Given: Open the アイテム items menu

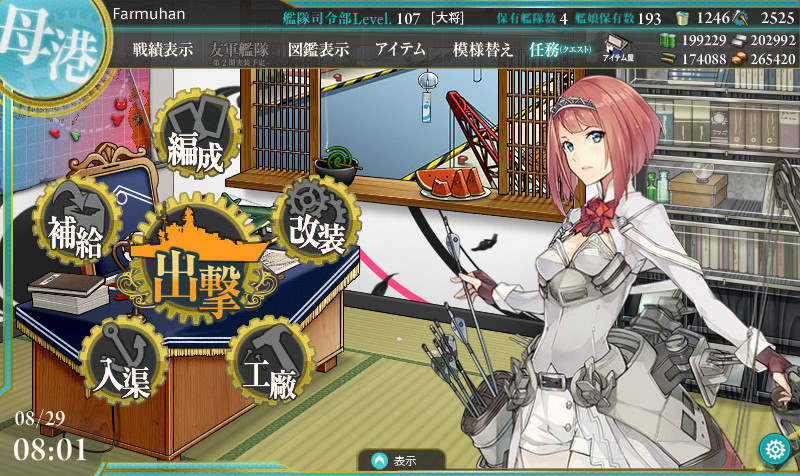Looking at the screenshot, I should click(400, 50).
